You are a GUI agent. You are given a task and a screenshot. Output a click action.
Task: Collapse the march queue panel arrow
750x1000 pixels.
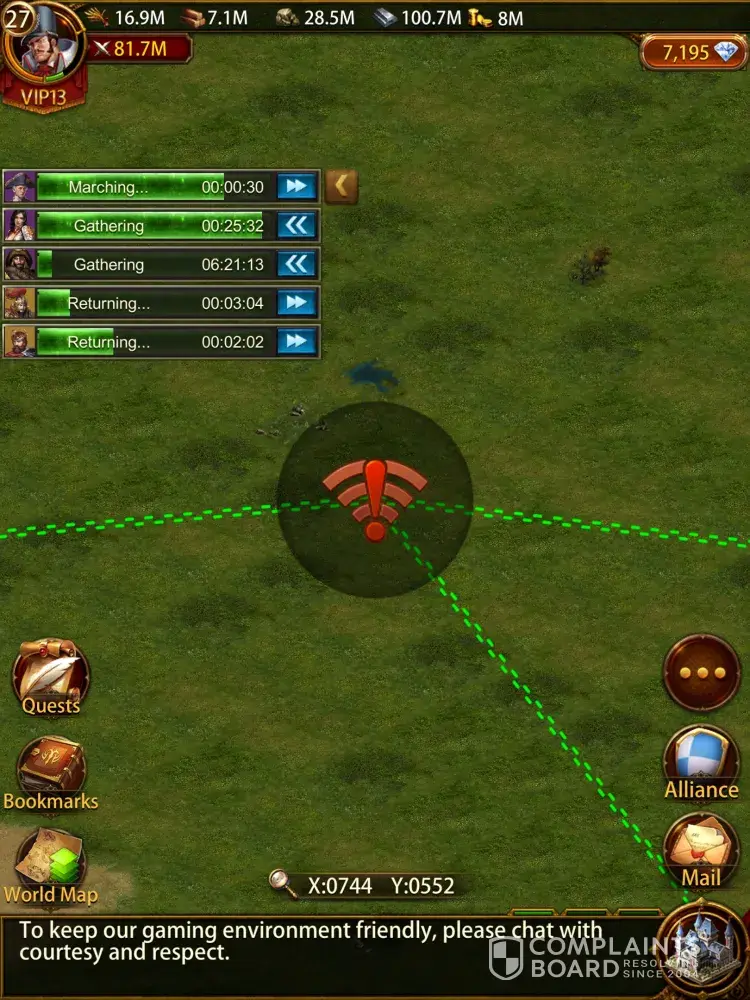(x=342, y=186)
